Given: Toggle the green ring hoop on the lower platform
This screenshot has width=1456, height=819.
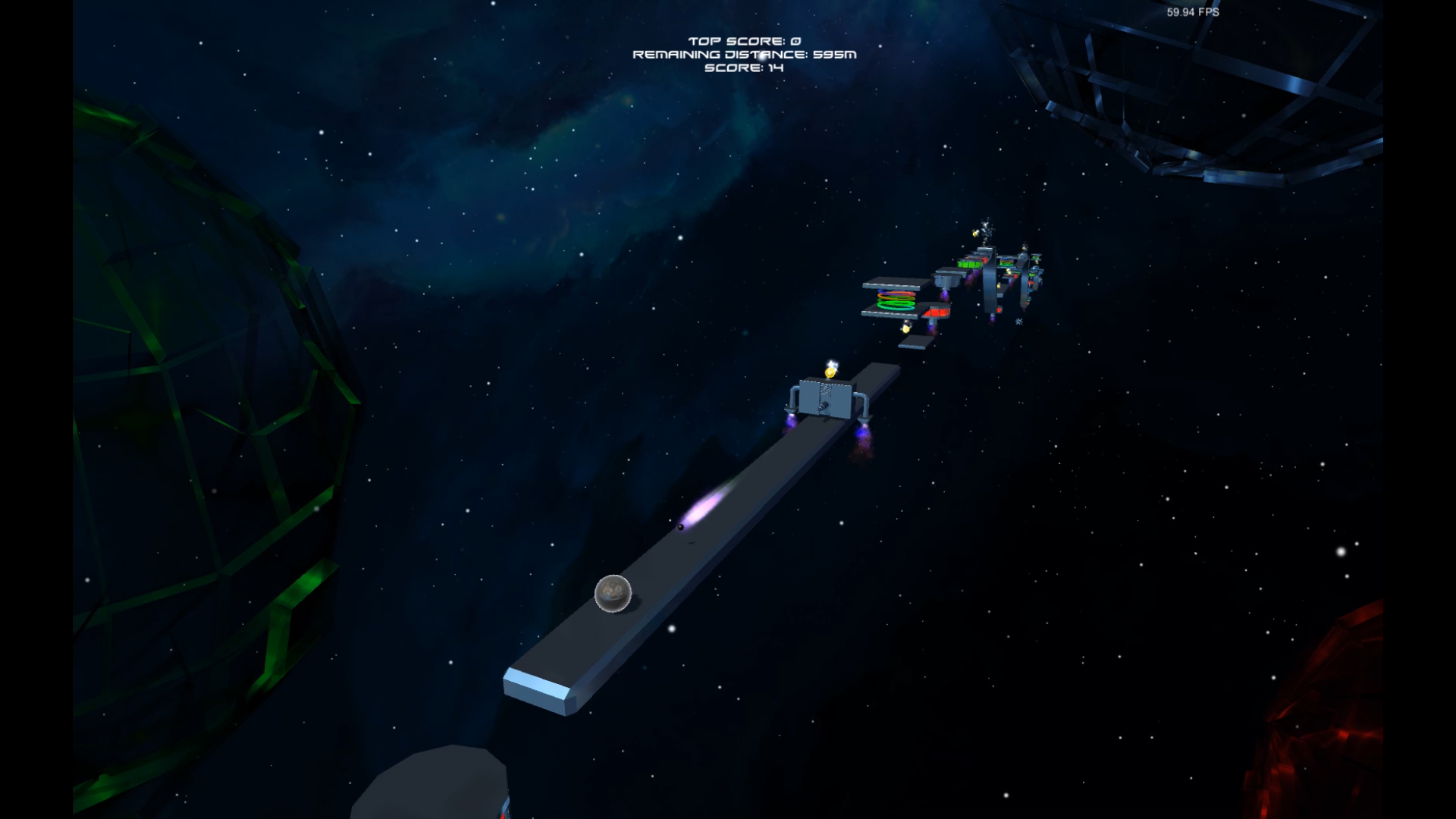Looking at the screenshot, I should click(x=895, y=305).
